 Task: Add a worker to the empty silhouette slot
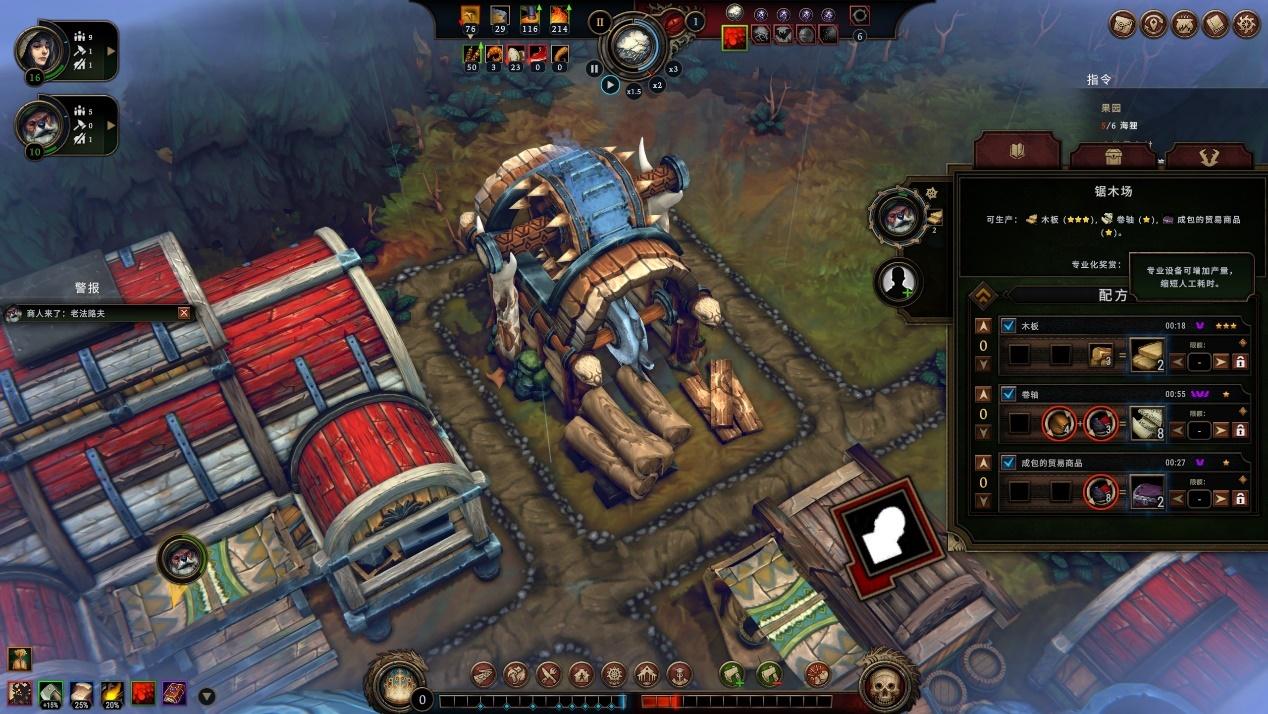898,282
